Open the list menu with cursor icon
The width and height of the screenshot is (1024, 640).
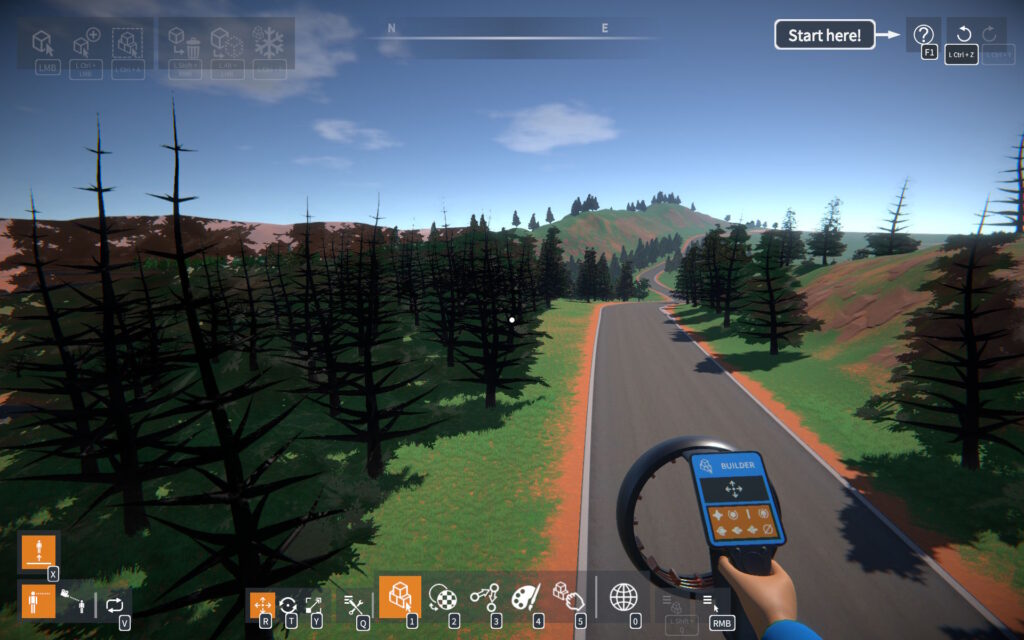[709, 601]
